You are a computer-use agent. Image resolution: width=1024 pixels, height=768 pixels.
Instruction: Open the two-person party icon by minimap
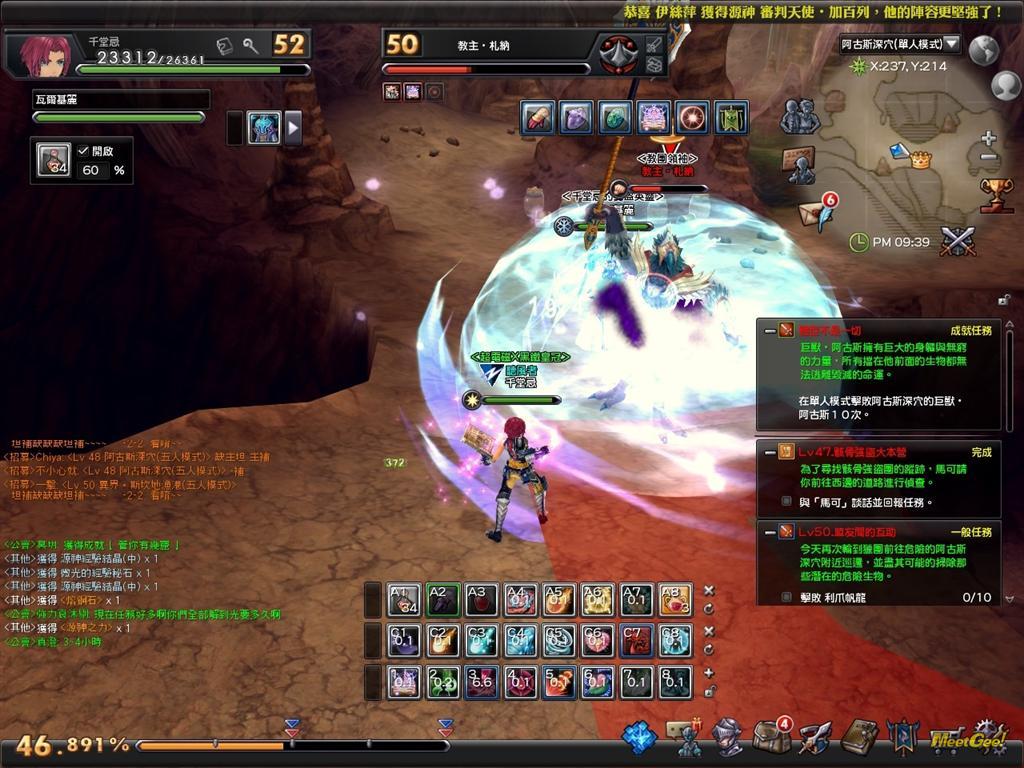pyautogui.click(x=799, y=117)
